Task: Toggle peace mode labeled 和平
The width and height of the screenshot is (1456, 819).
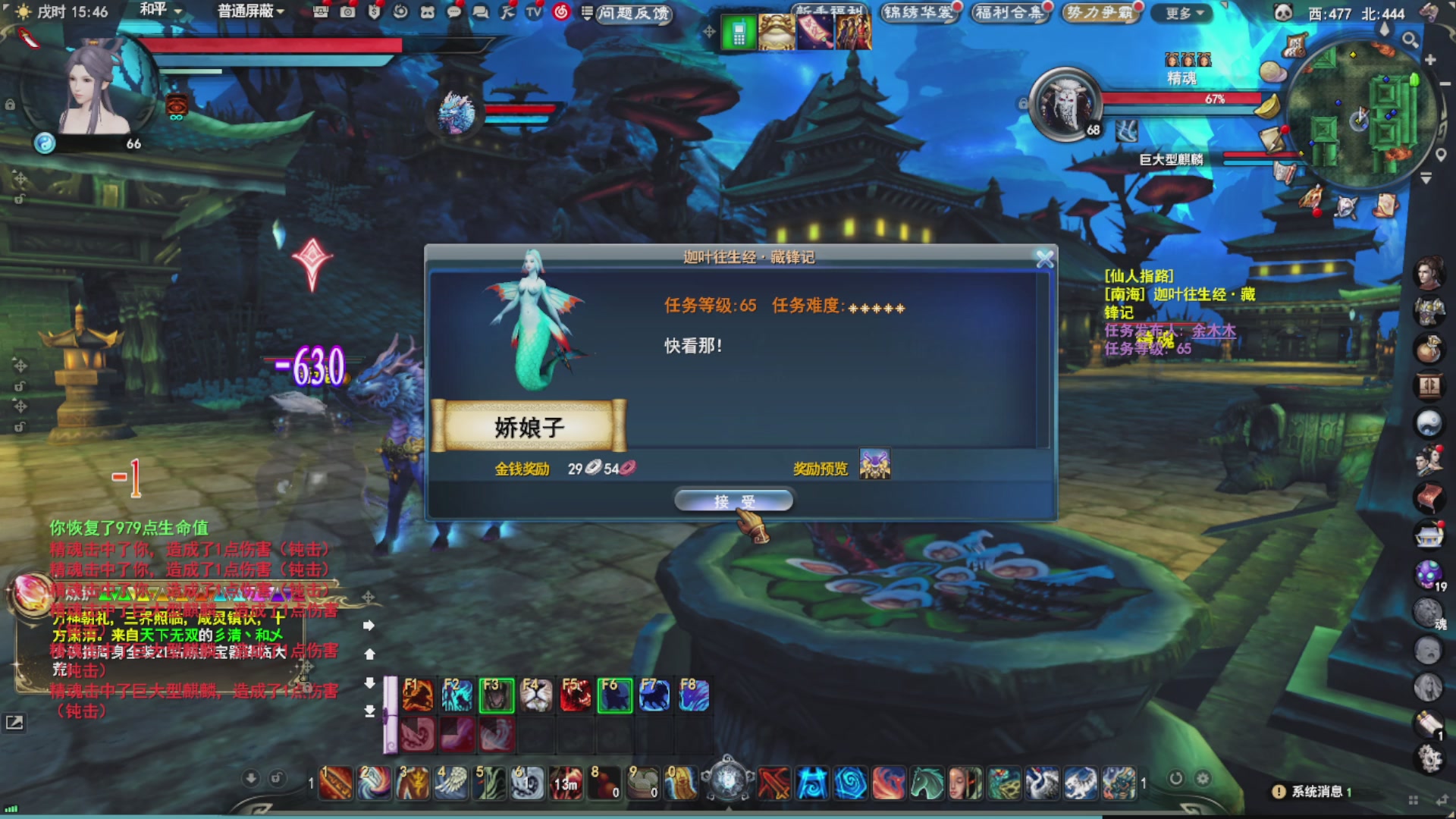Action: (152, 11)
